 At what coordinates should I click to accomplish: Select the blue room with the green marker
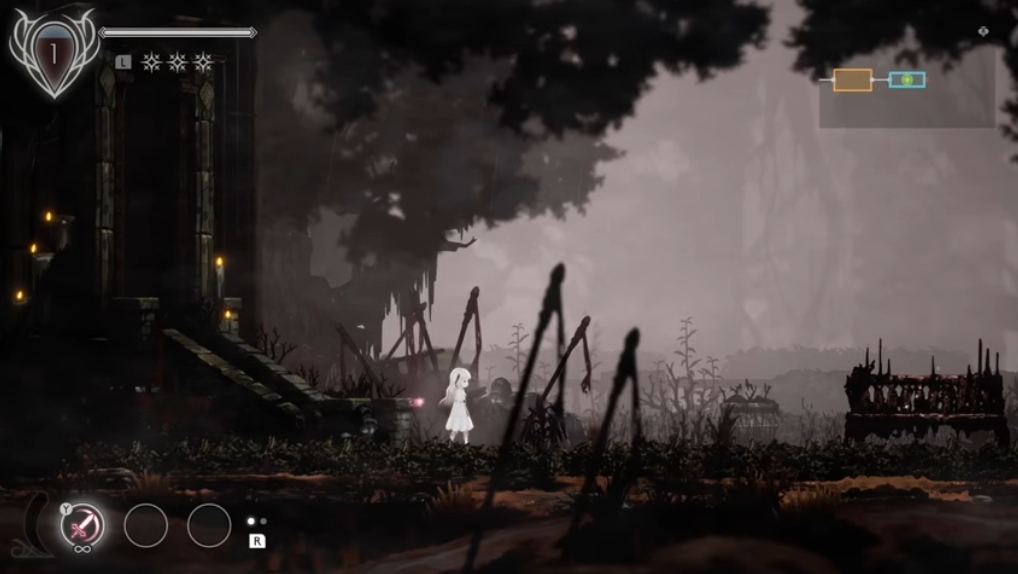pos(907,80)
